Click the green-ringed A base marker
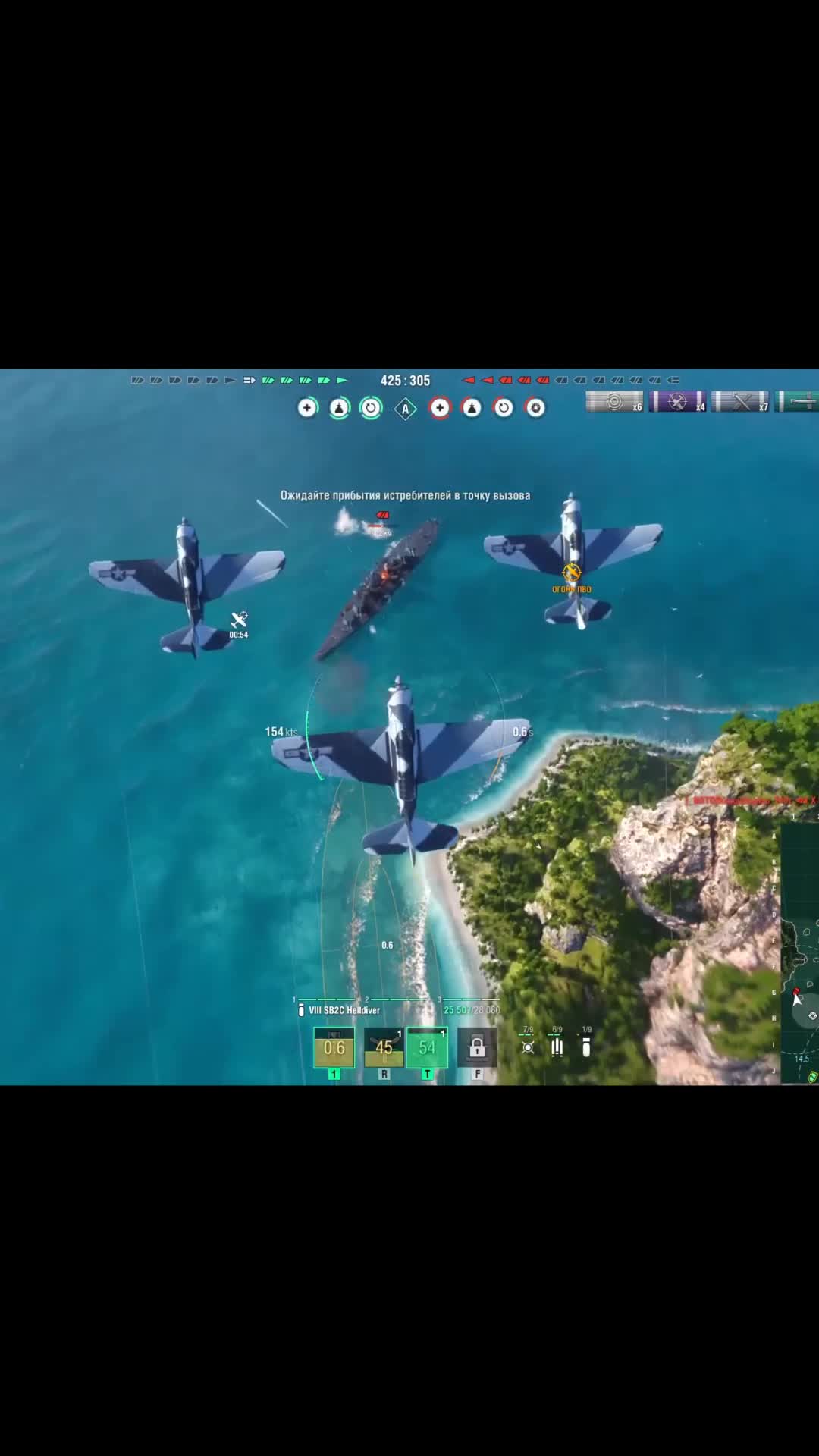 coord(406,409)
